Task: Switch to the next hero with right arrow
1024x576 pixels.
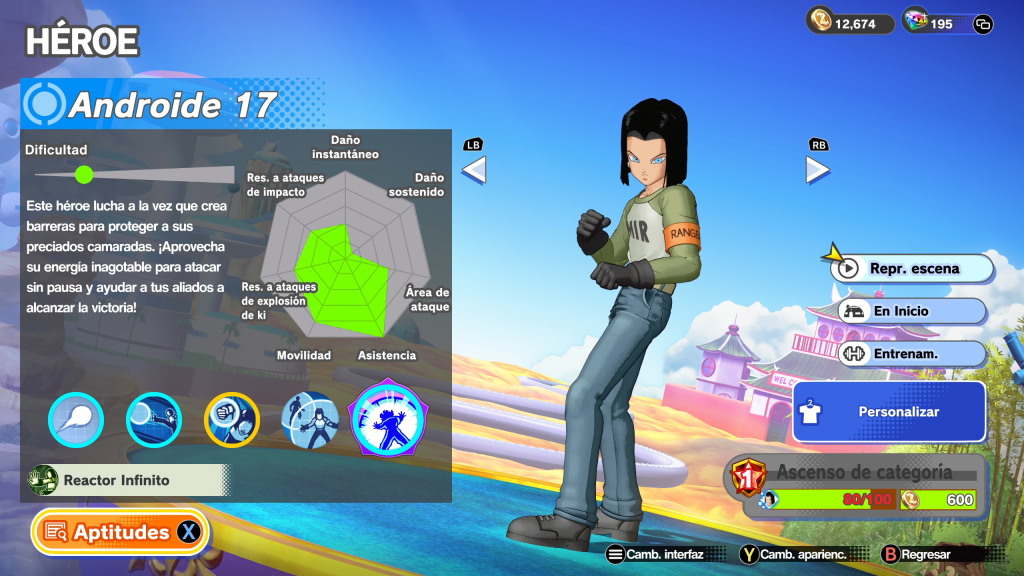Action: click(x=818, y=170)
